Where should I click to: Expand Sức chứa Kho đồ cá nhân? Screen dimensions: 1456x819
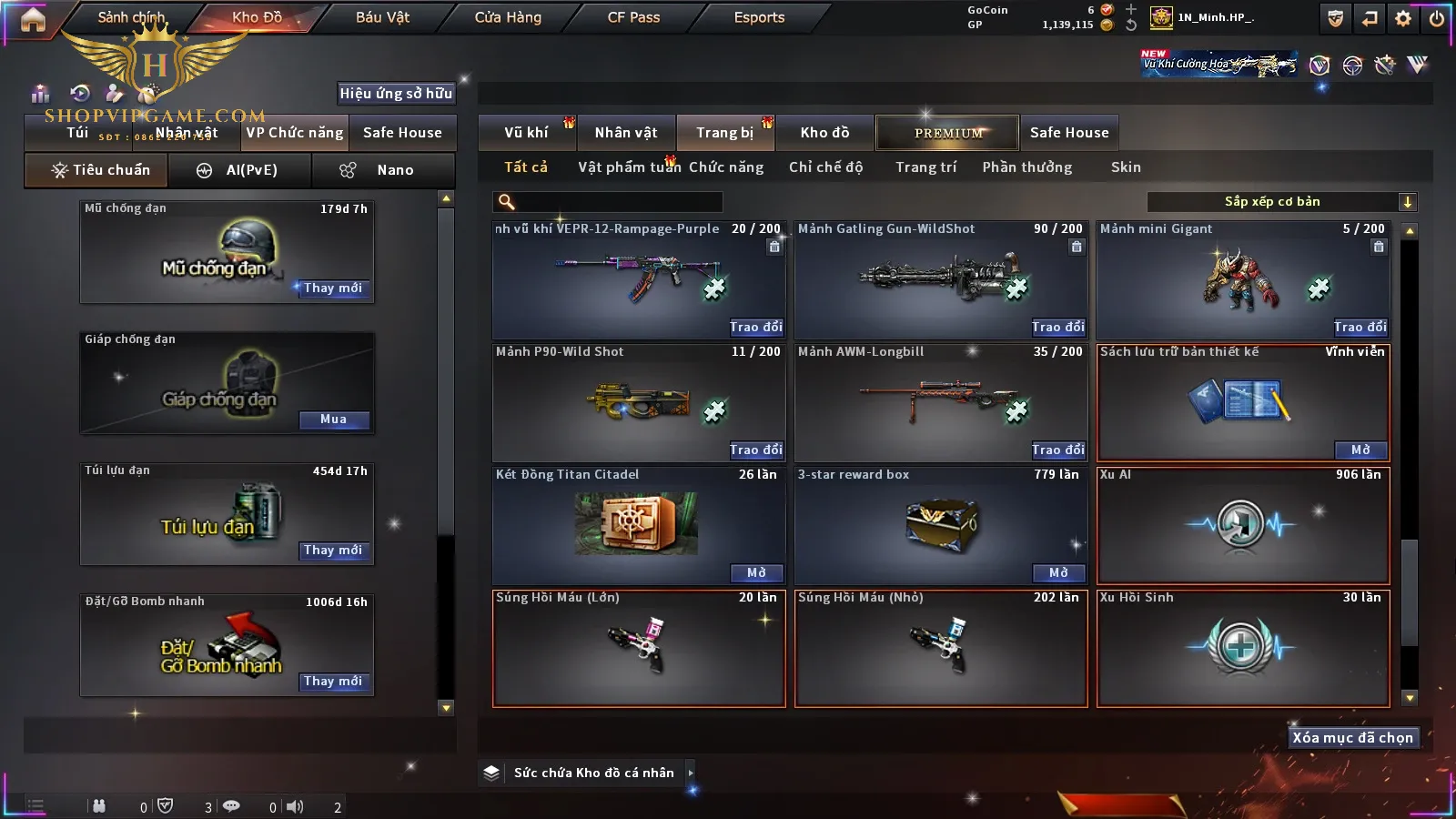(691, 773)
